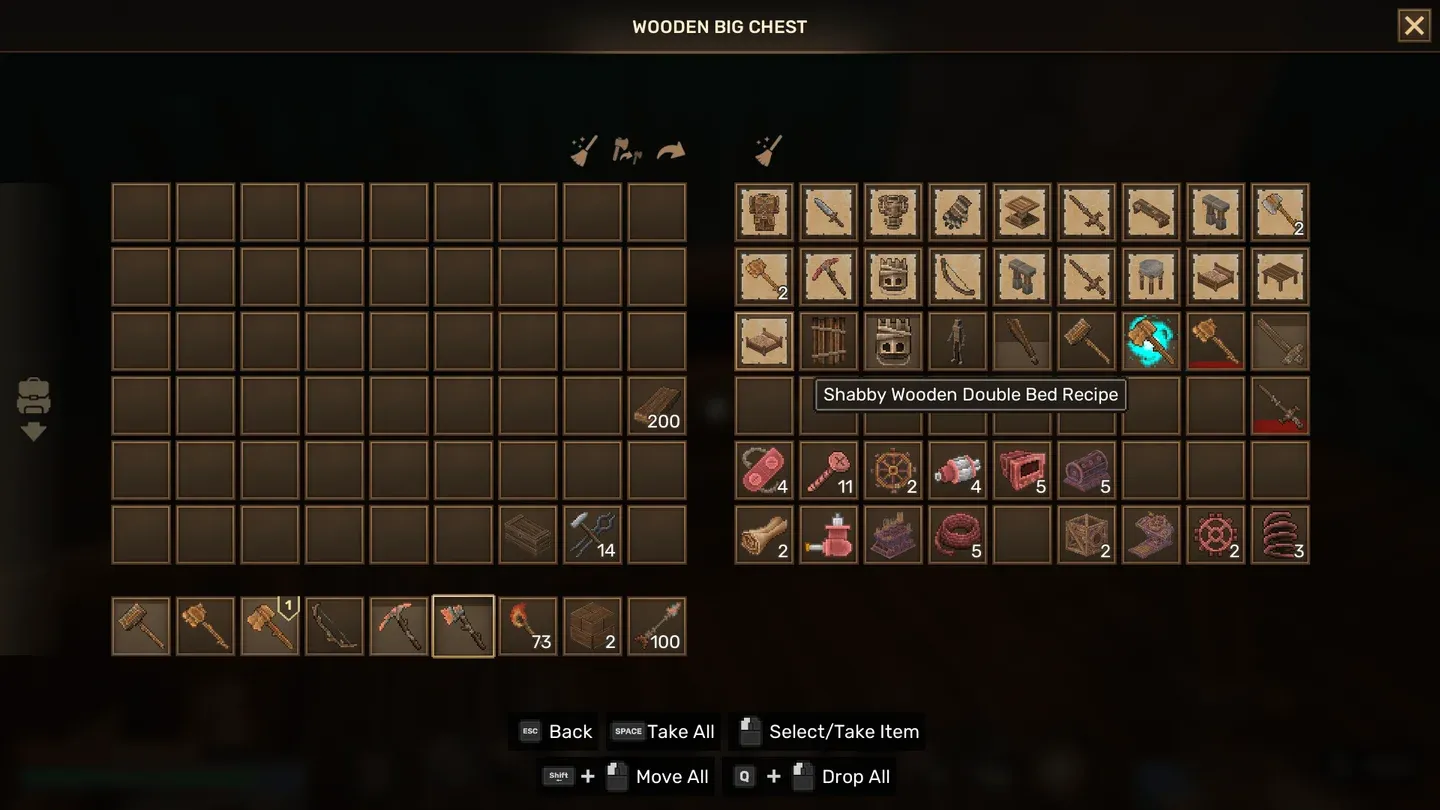The height and width of the screenshot is (810, 1440).
Task: Take the red rope coil stack of 5
Action: coord(958,535)
